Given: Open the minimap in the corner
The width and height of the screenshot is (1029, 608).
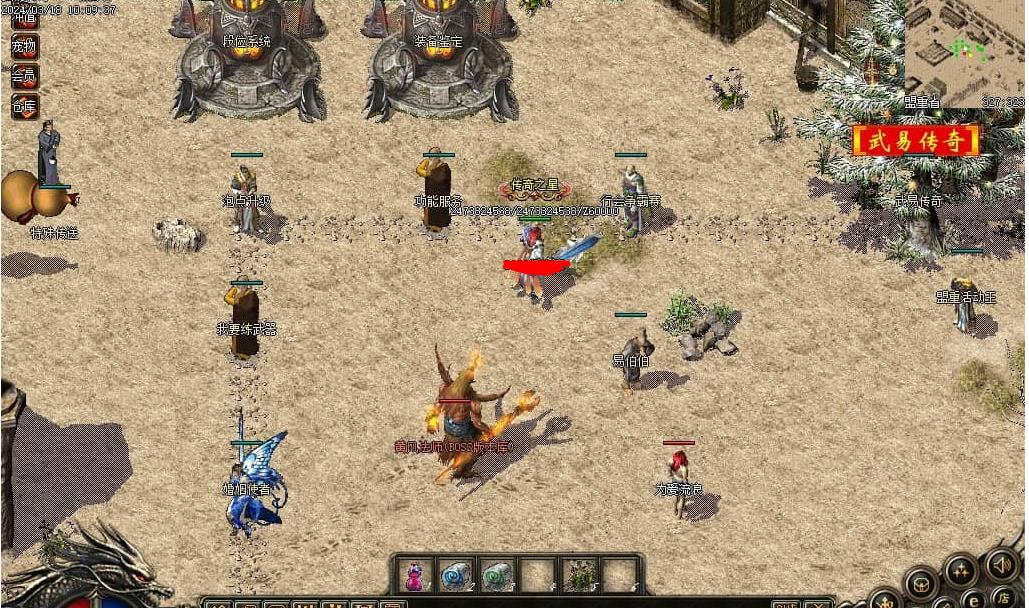Looking at the screenshot, I should [x=963, y=48].
